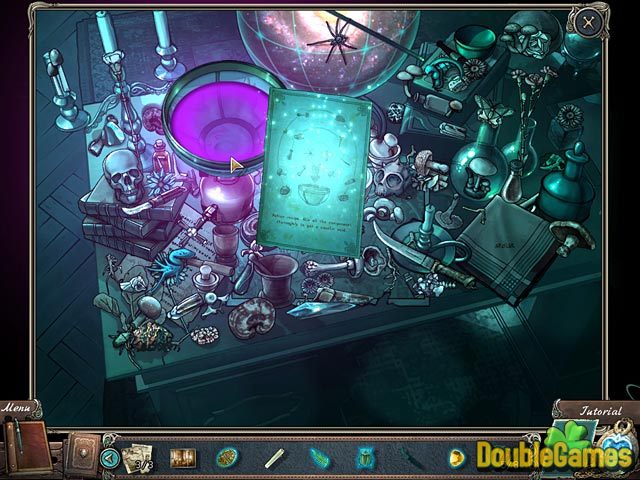Screen dimensions: 640x480
Task: Pick the oval green amulet from inventory
Action: click(227, 458)
